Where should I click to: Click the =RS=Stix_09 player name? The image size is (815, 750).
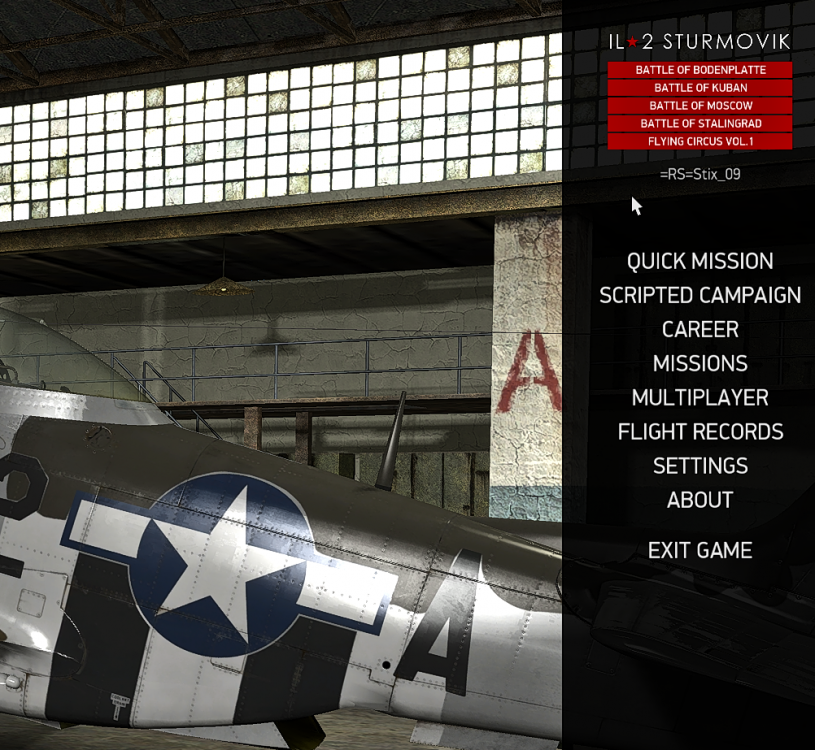point(700,174)
